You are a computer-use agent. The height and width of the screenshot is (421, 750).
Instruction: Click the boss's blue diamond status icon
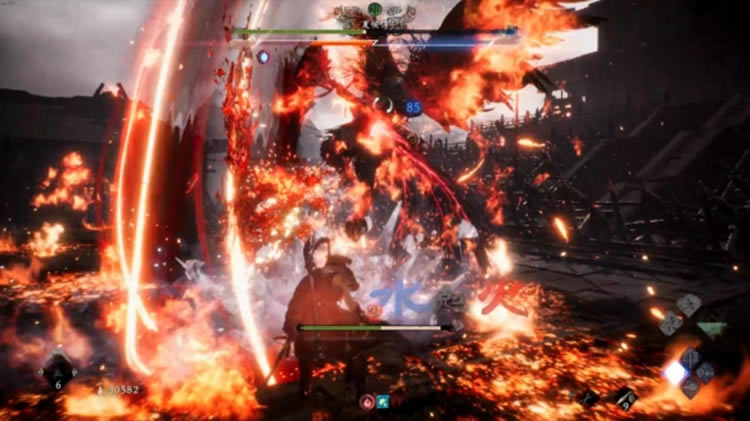(264, 57)
